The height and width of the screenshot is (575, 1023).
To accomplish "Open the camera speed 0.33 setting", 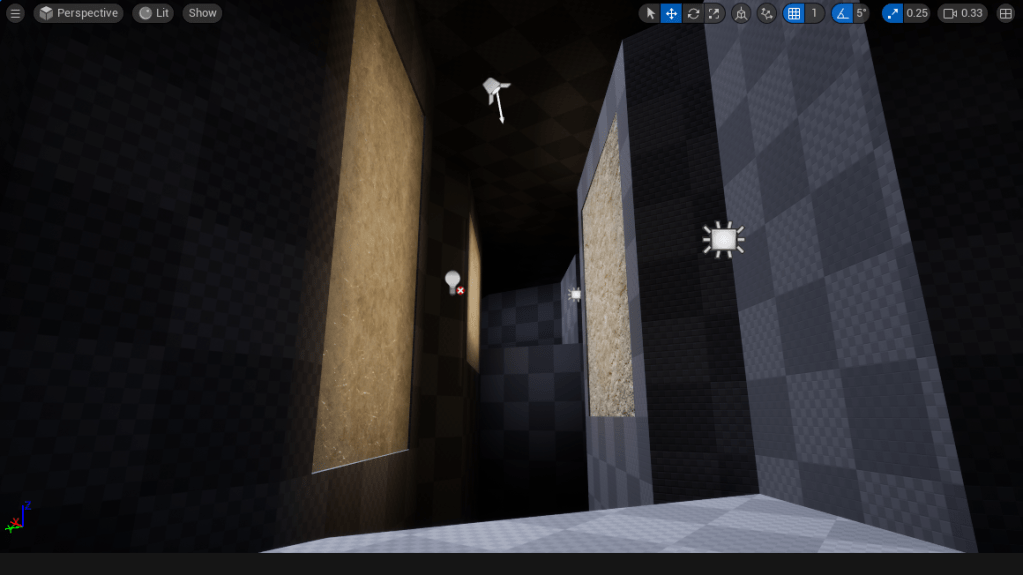I will (x=963, y=13).
